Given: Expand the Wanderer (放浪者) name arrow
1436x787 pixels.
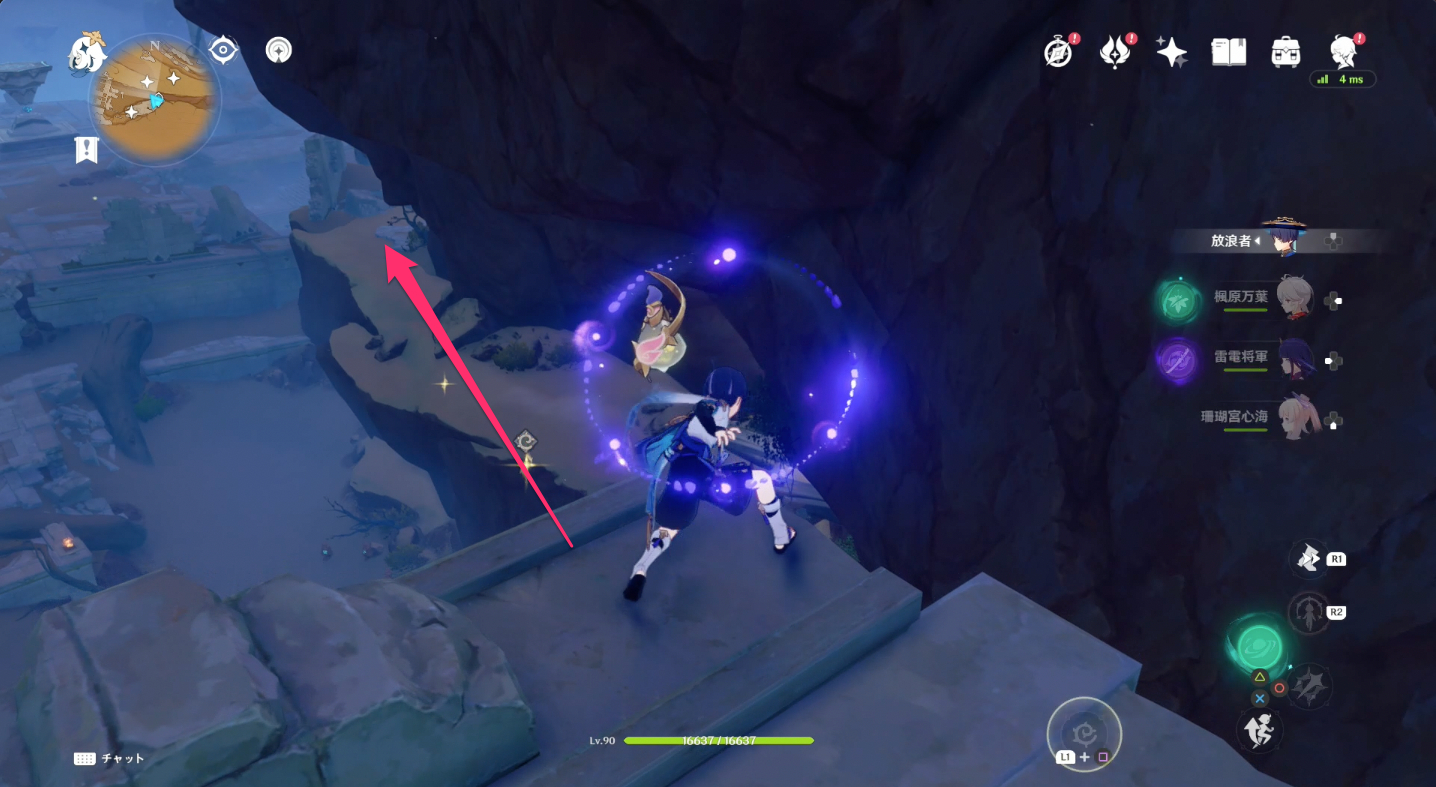Looking at the screenshot, I should [1259, 240].
